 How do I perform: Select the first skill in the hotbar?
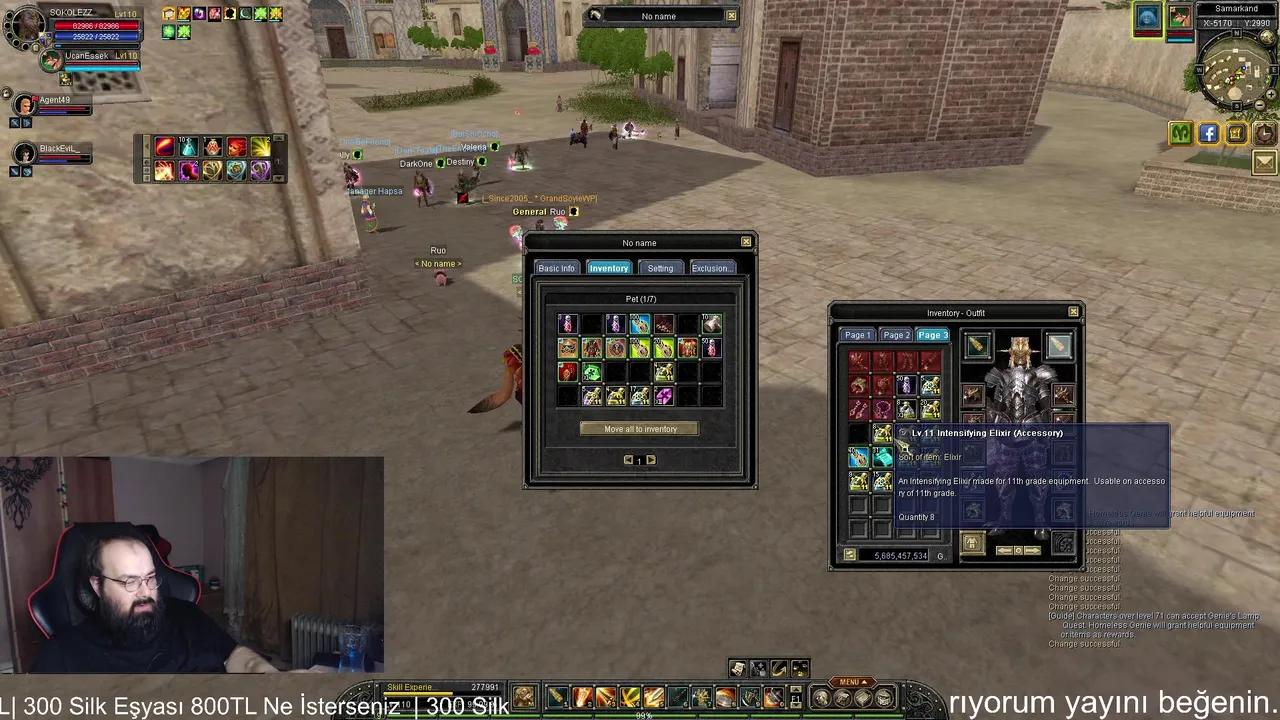[x=555, y=697]
